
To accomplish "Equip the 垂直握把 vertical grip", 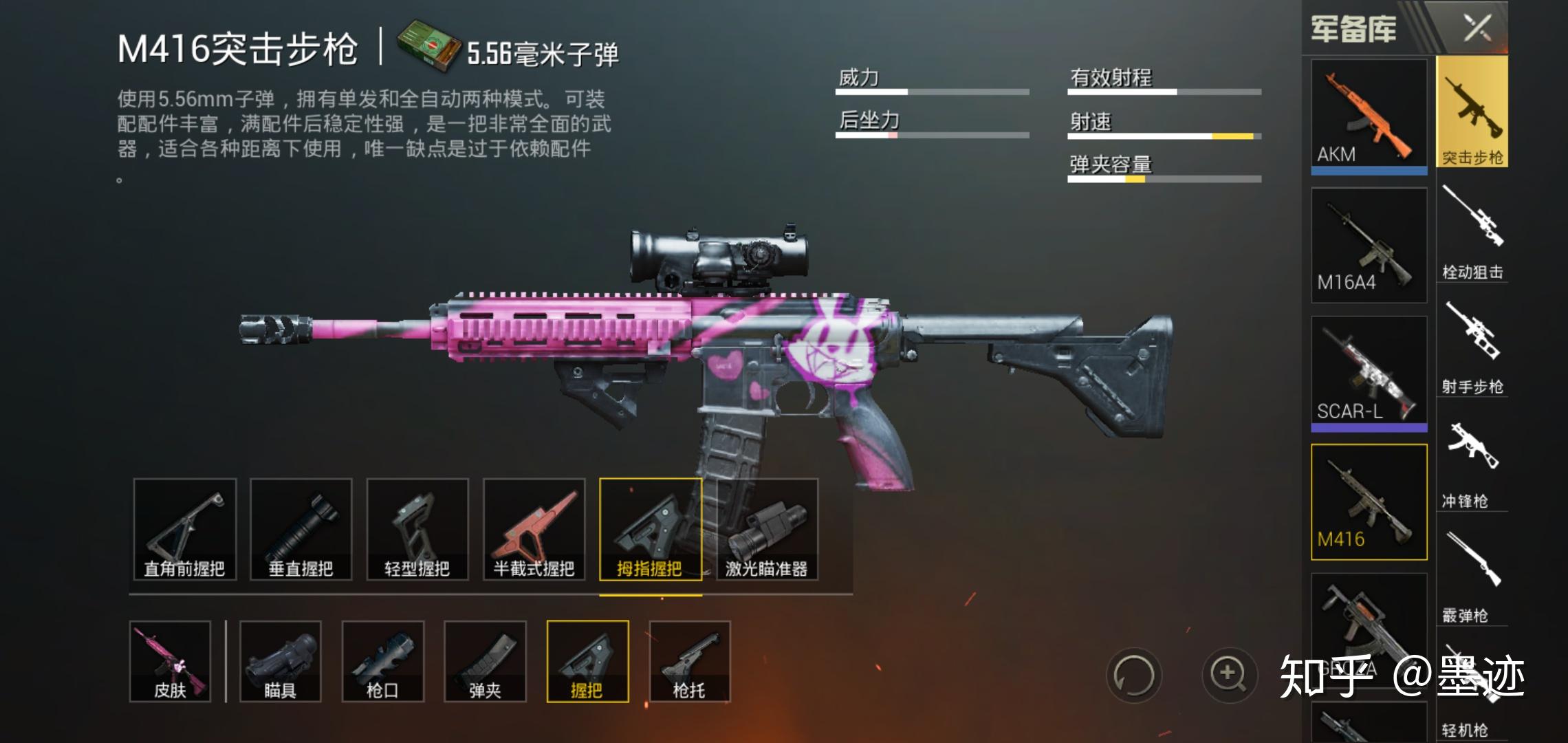I will pyautogui.click(x=302, y=530).
